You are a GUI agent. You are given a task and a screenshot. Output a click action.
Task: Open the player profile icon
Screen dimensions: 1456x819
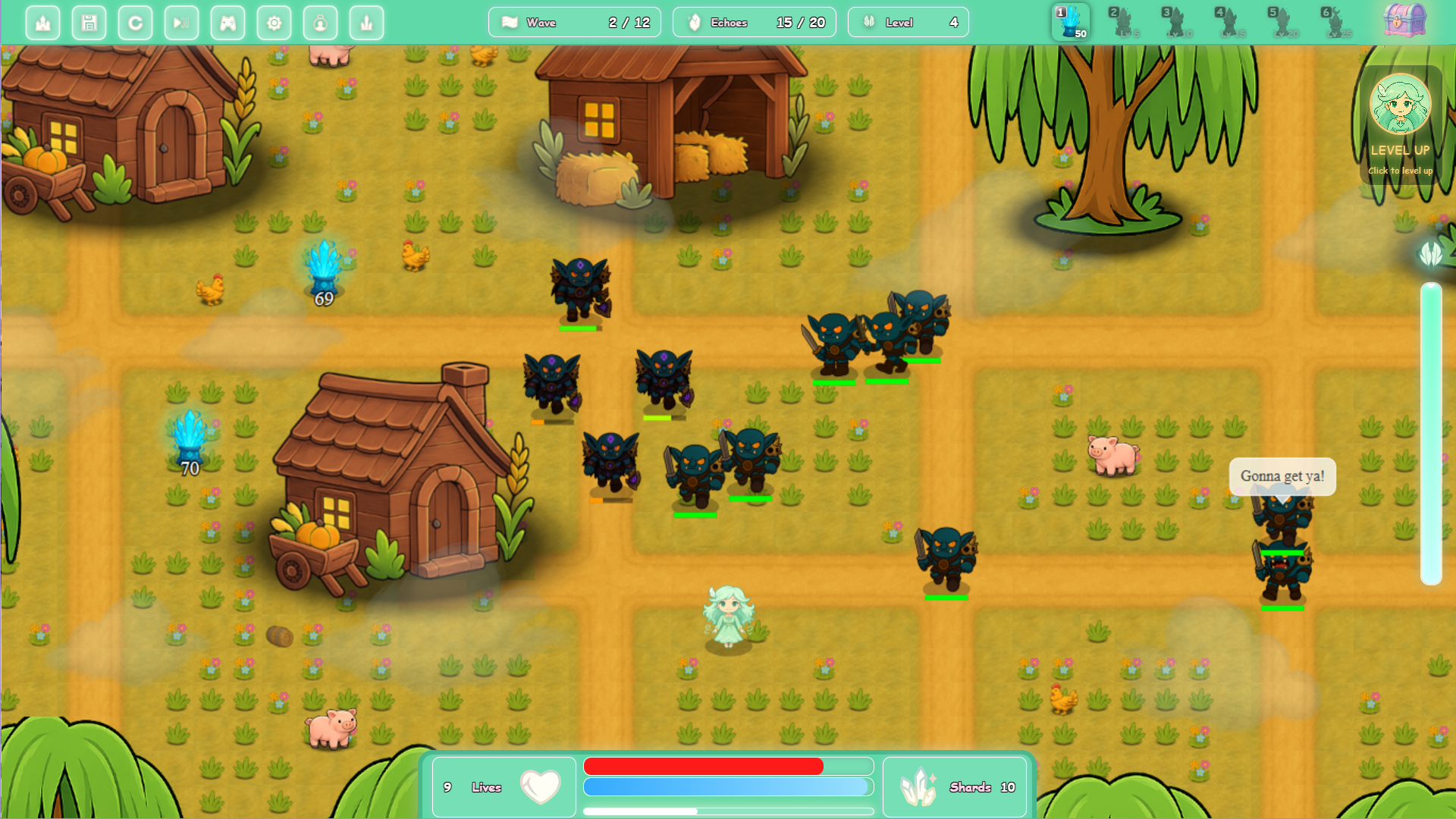(x=320, y=22)
